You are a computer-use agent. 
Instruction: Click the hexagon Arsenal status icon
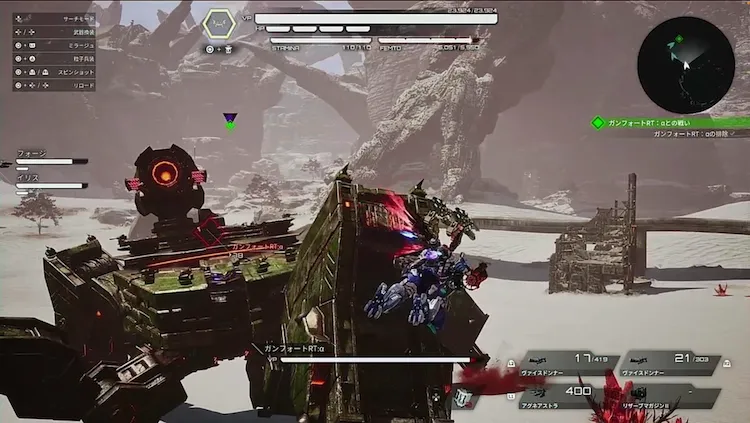218,24
